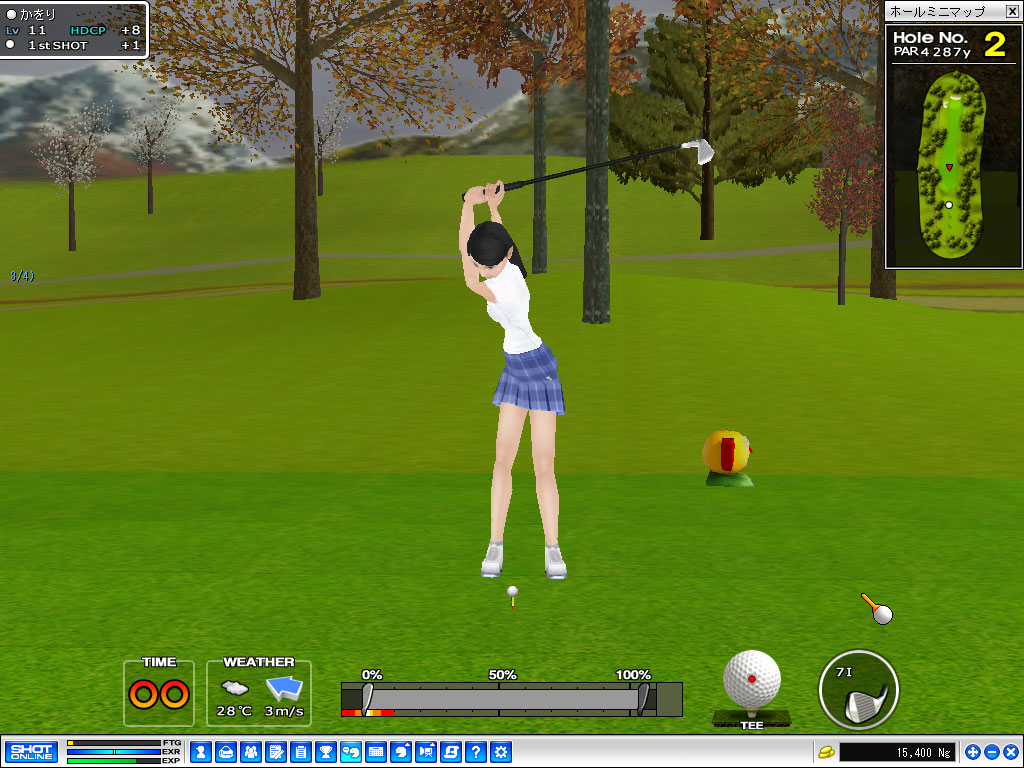Click the four-arrow move window button
The width and height of the screenshot is (1024, 768).
[973, 751]
